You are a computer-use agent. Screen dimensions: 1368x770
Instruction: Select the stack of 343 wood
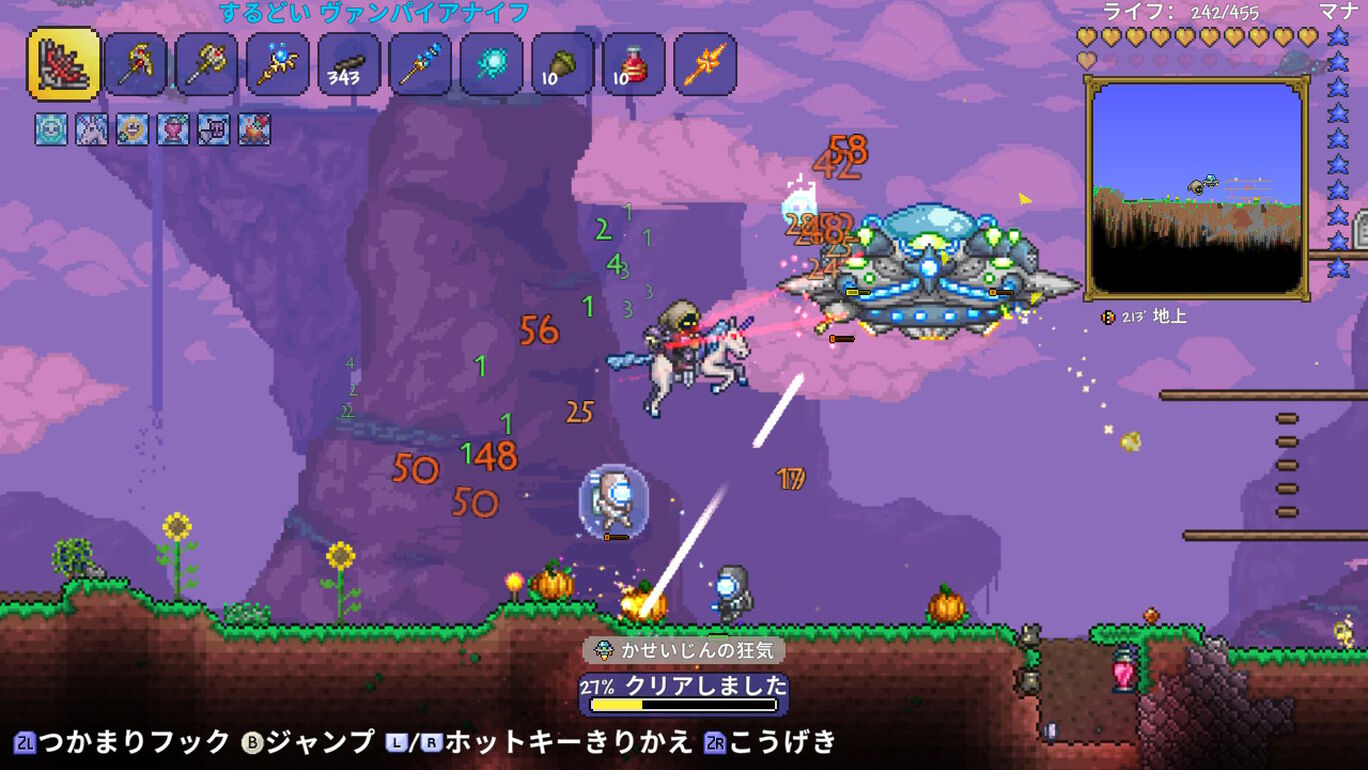[x=348, y=65]
